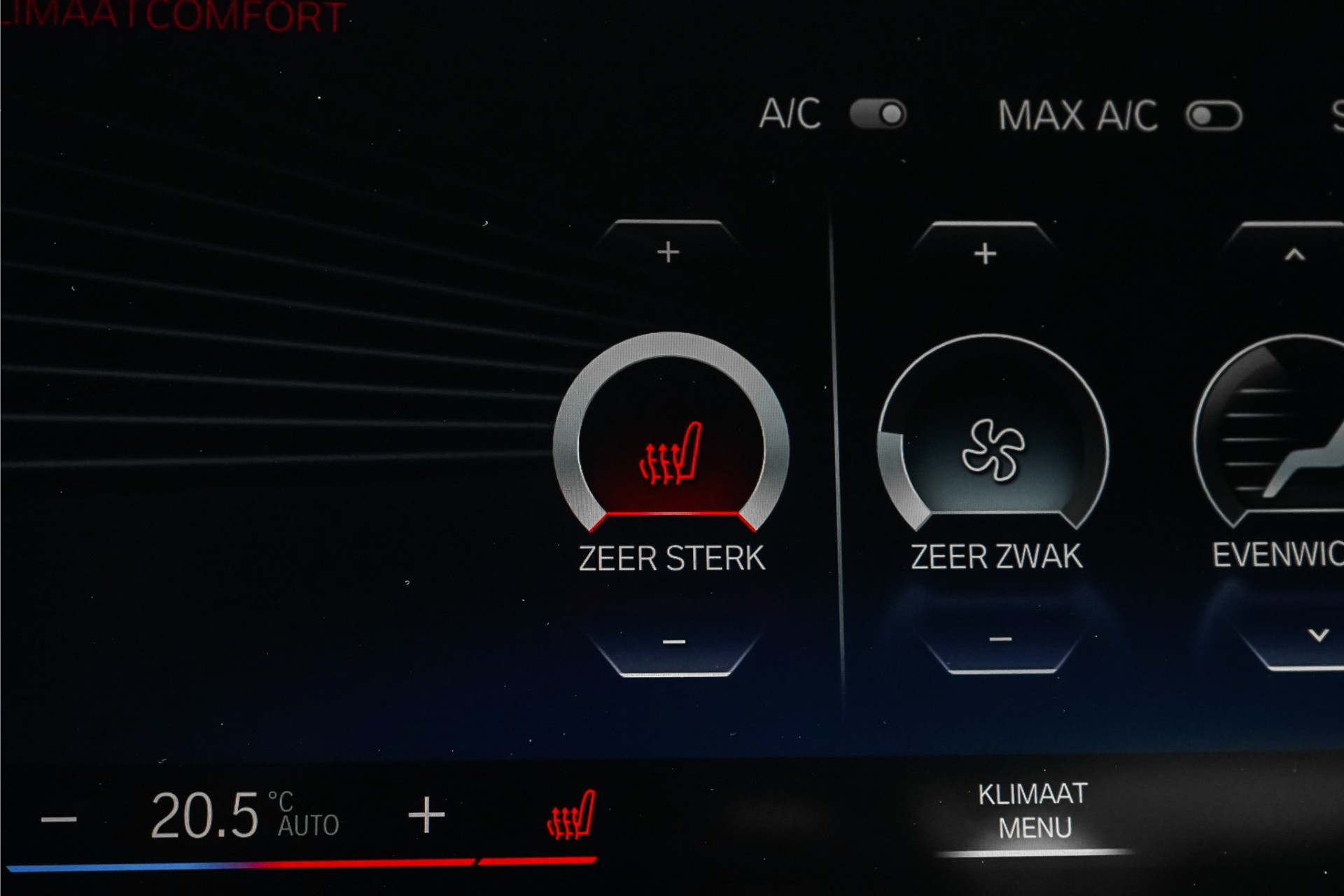The width and height of the screenshot is (1344, 896).
Task: Toggle the A/C switch
Action: click(x=878, y=114)
